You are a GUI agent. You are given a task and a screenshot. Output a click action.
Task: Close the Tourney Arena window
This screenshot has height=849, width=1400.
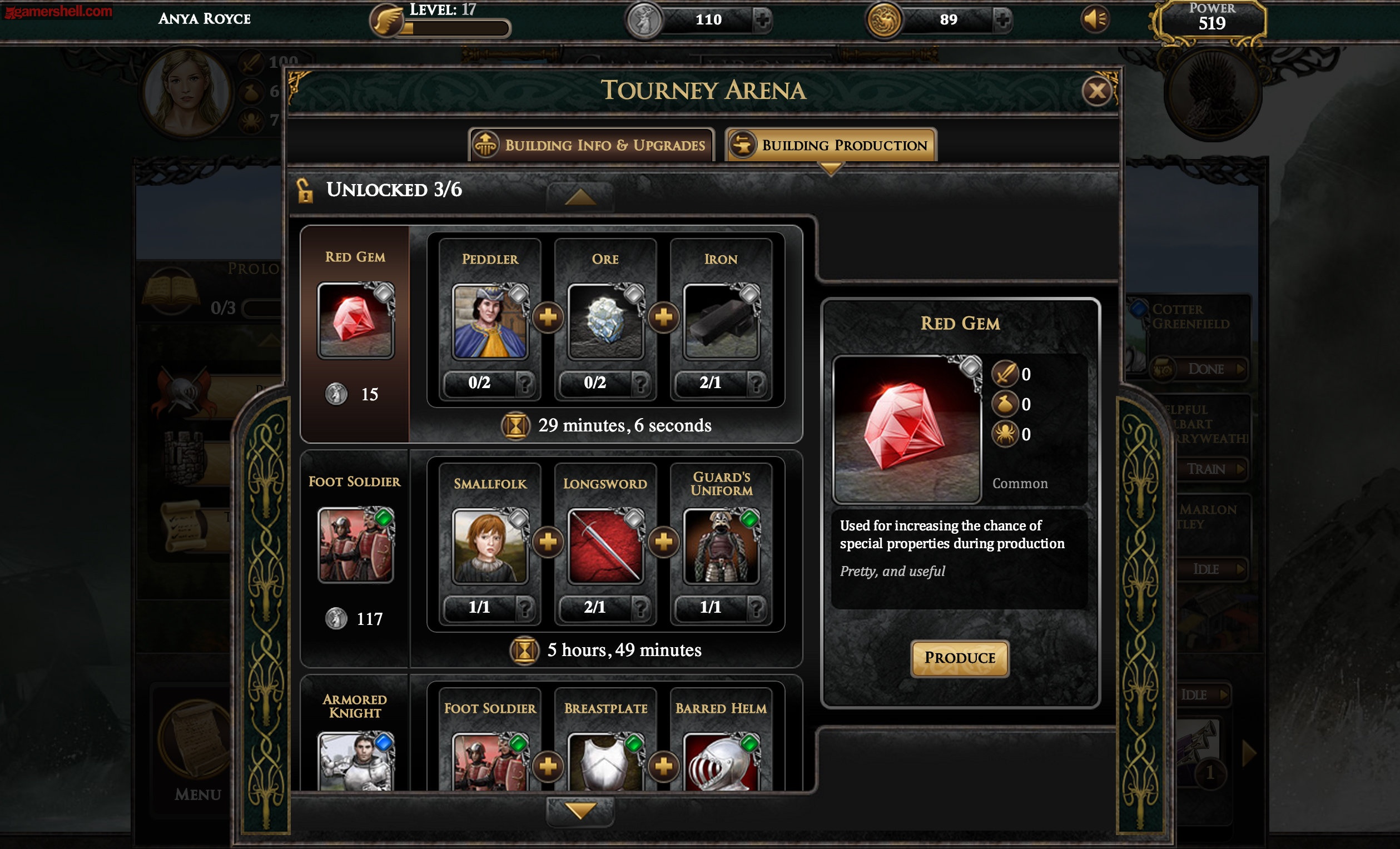1096,91
